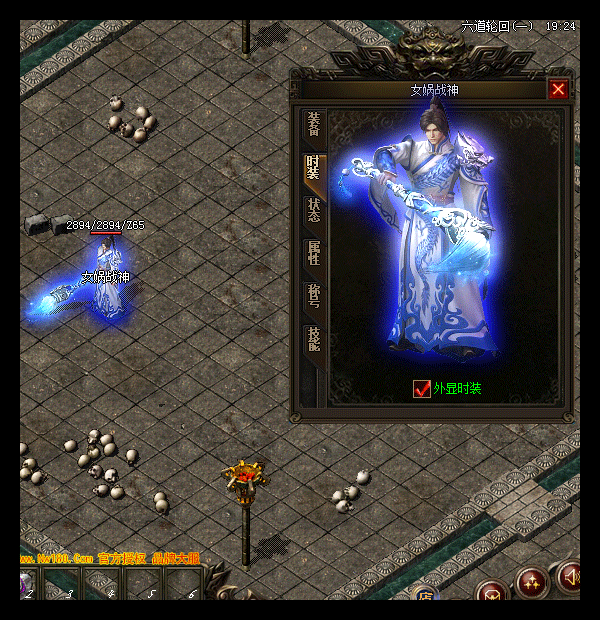The image size is (600, 620).
Task: Select the 时装 fashion tab
Action: tap(314, 167)
